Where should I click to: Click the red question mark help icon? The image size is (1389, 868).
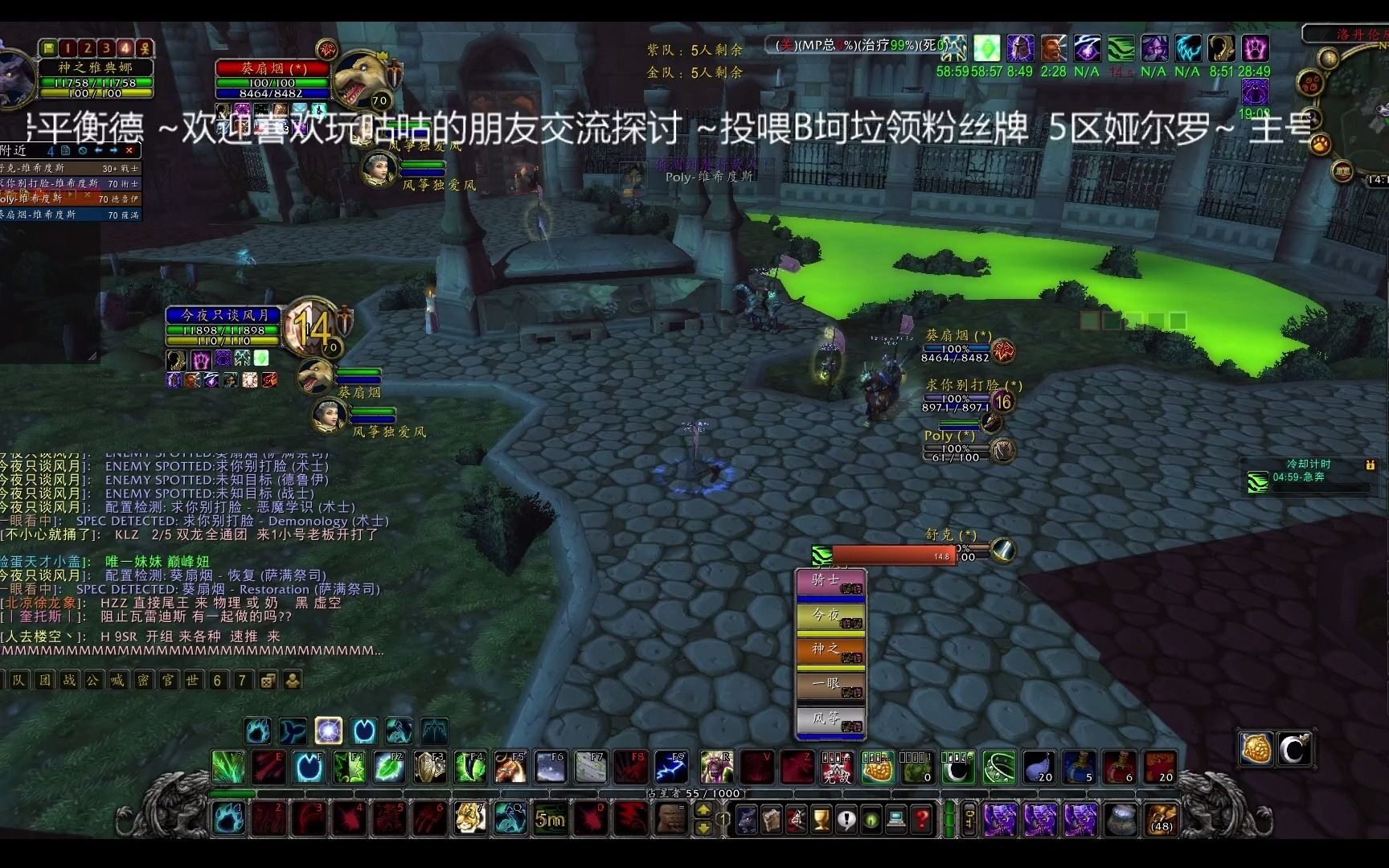[x=920, y=820]
